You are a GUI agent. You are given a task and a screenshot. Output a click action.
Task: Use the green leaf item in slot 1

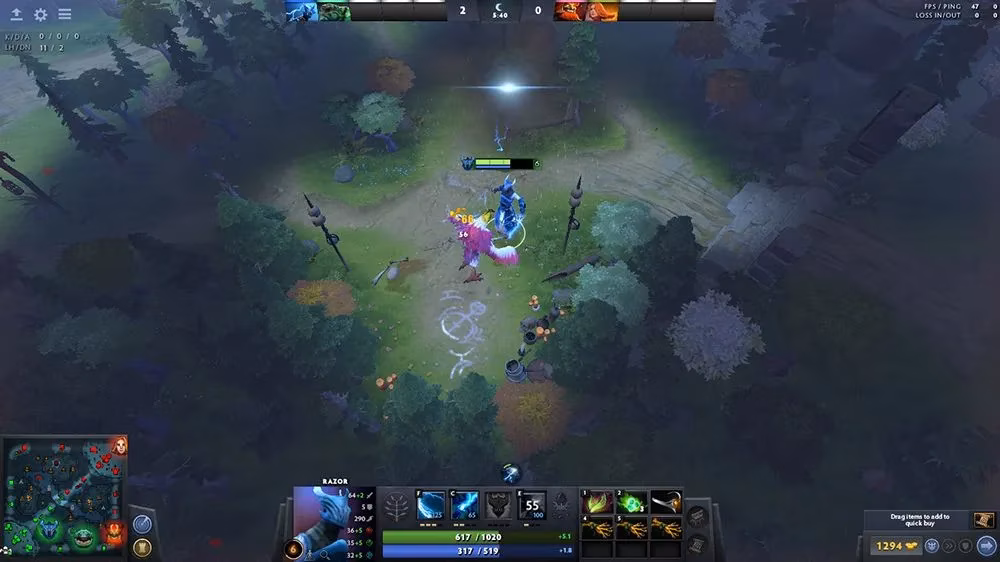tap(599, 502)
